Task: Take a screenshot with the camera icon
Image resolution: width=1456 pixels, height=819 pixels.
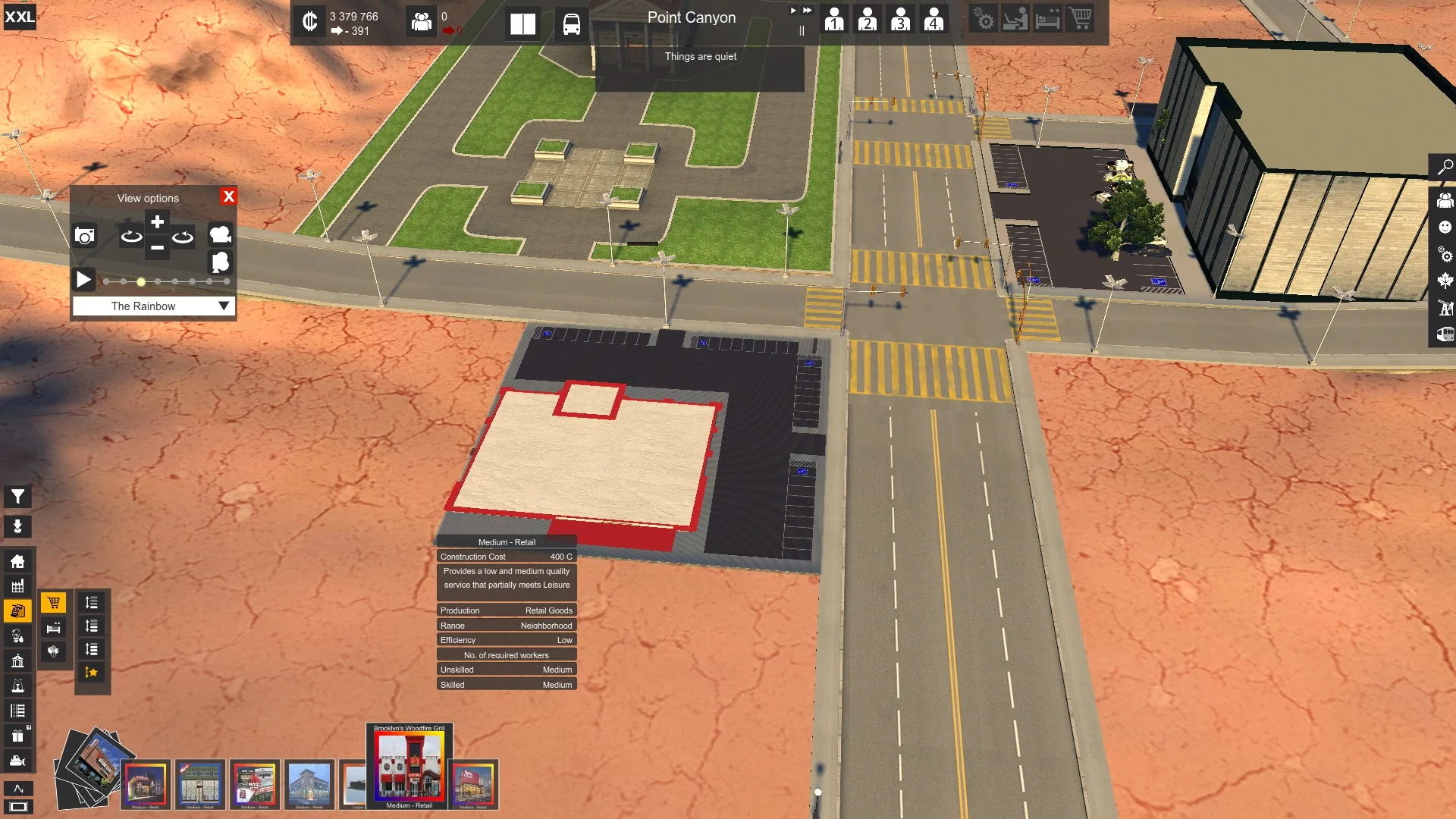Action: [85, 236]
